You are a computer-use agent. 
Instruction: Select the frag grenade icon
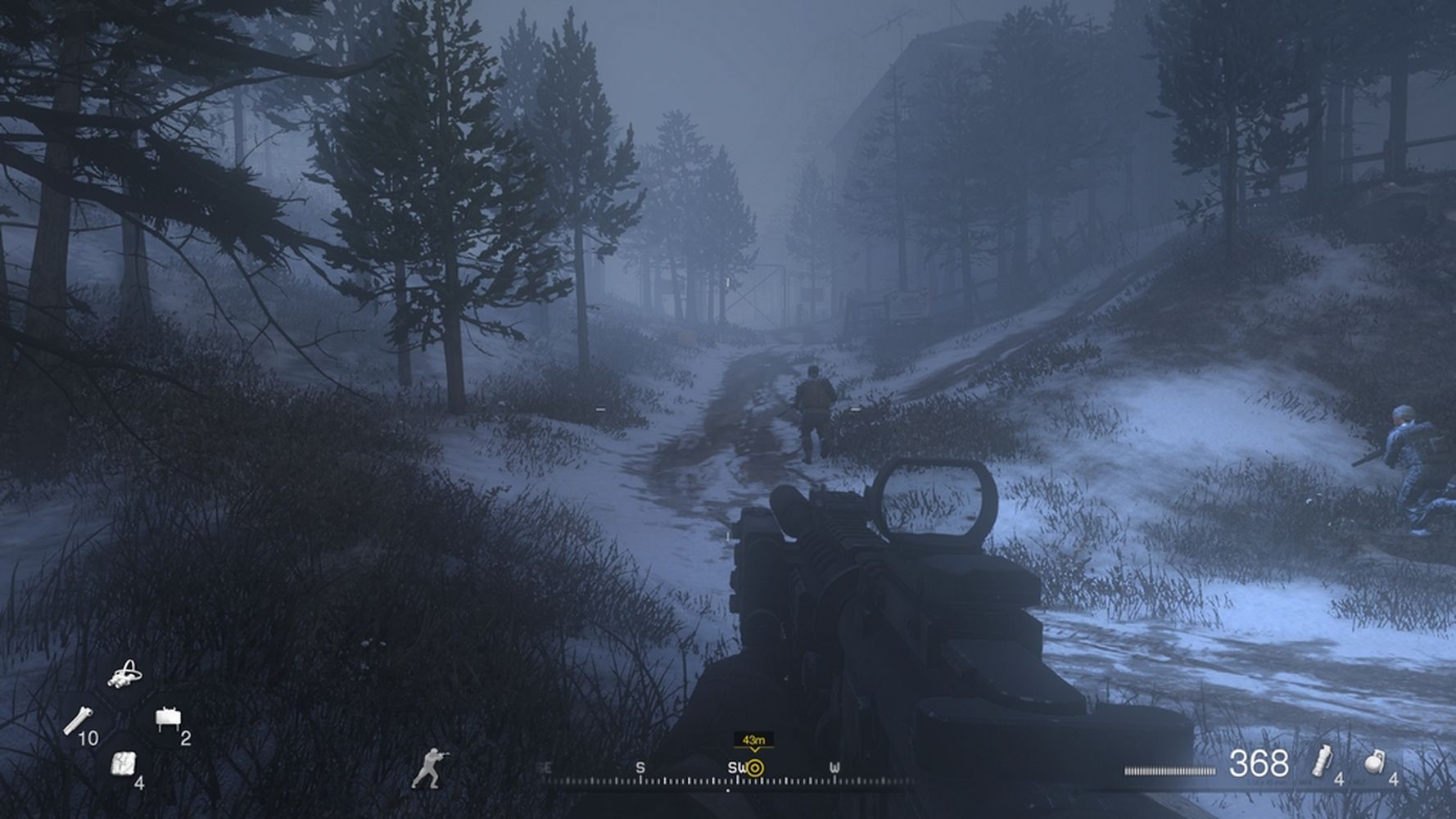click(1374, 762)
